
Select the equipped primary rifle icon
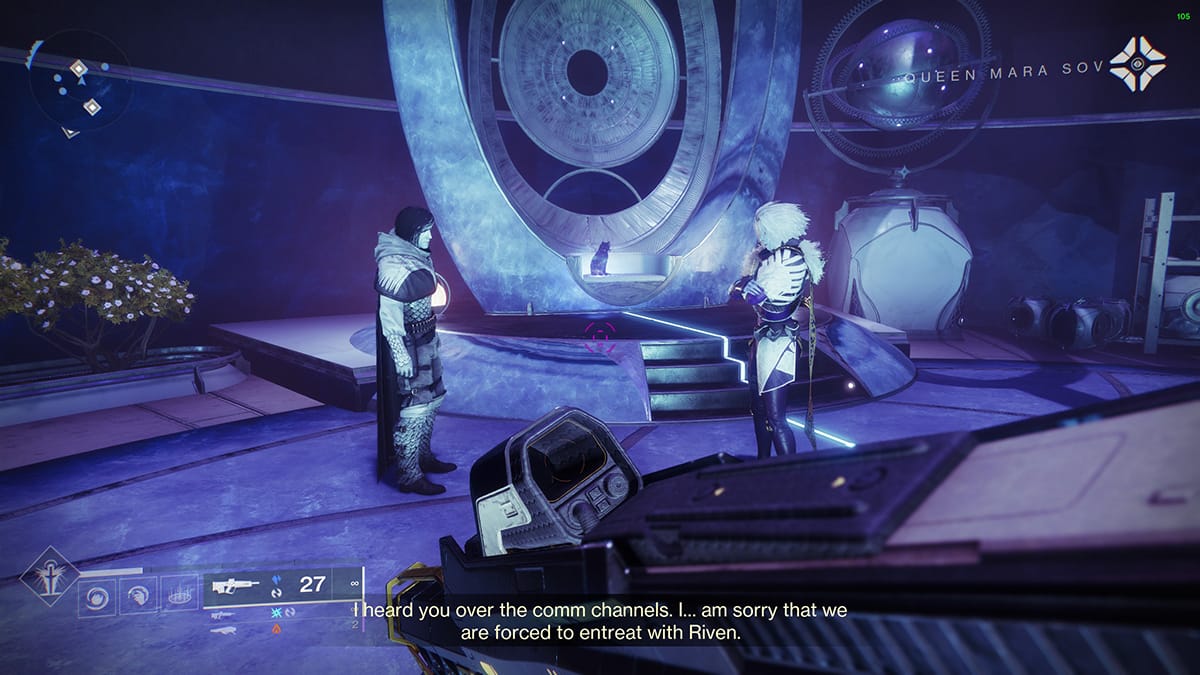pos(234,584)
